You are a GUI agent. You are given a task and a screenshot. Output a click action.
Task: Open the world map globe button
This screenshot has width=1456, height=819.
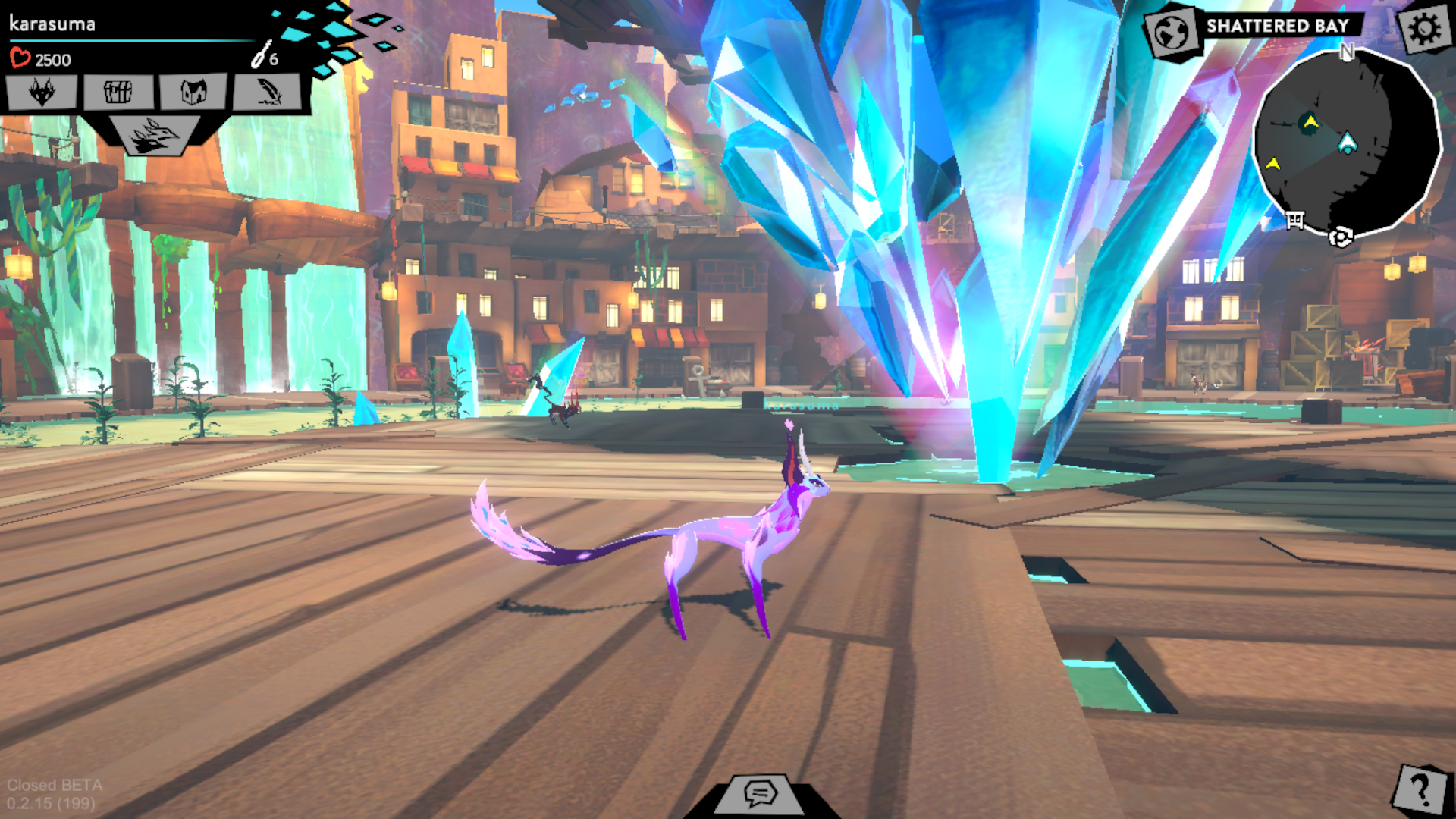pos(1172,32)
